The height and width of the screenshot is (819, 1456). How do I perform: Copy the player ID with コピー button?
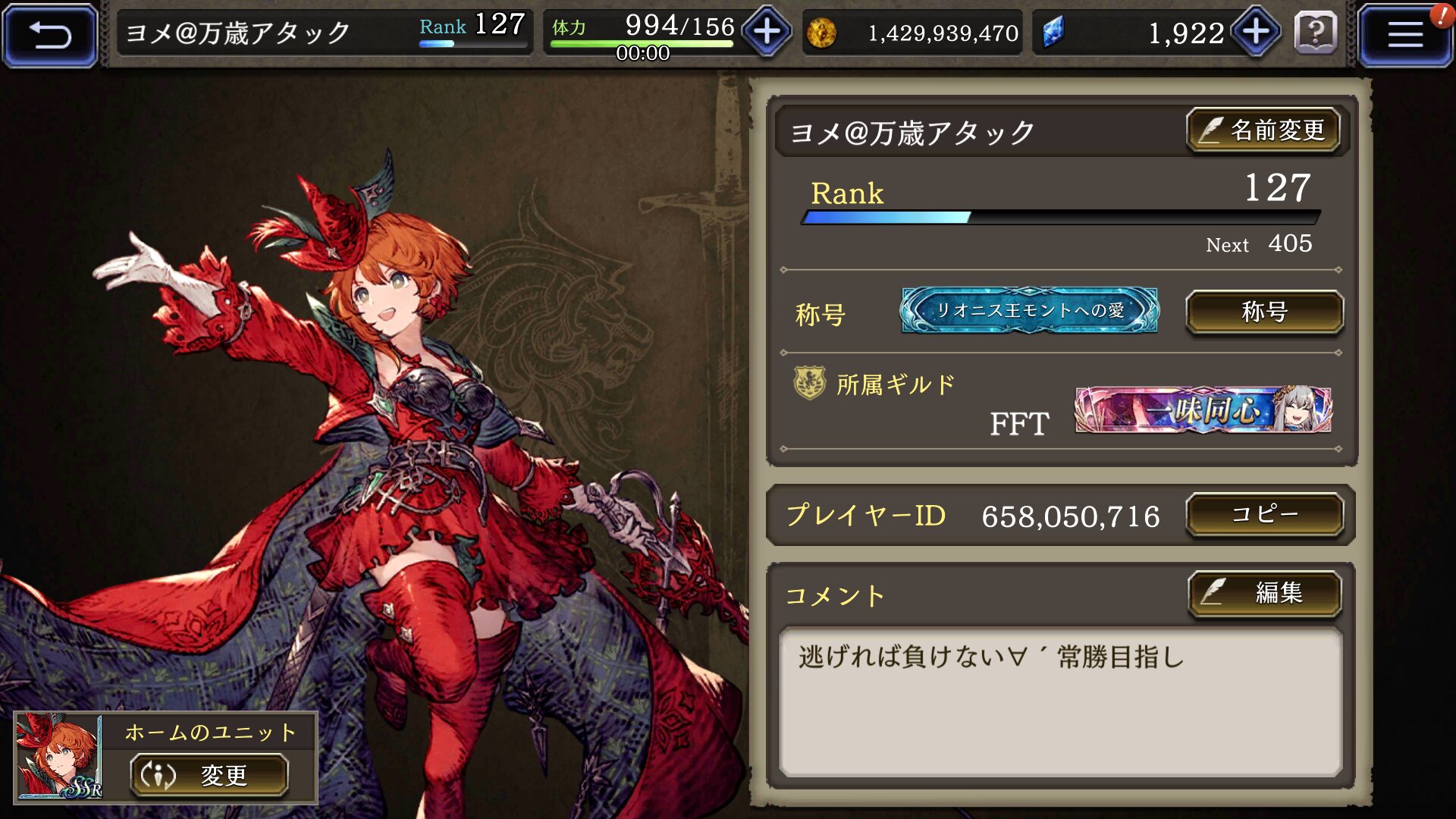tap(1264, 515)
